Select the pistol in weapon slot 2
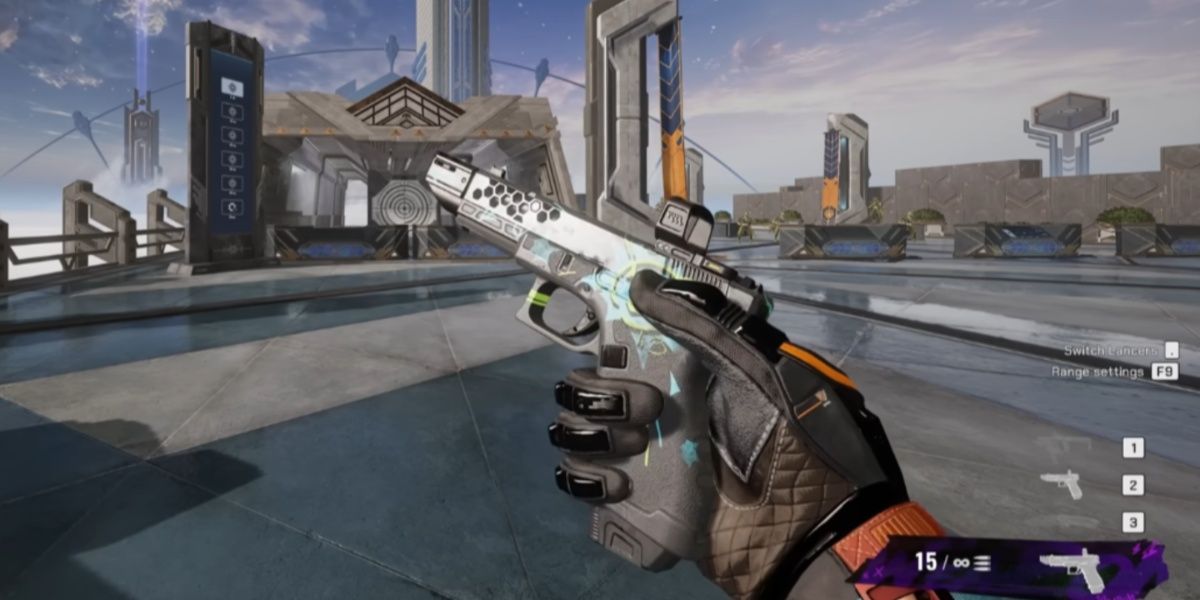Screen dimensions: 1200x600 1061,485
